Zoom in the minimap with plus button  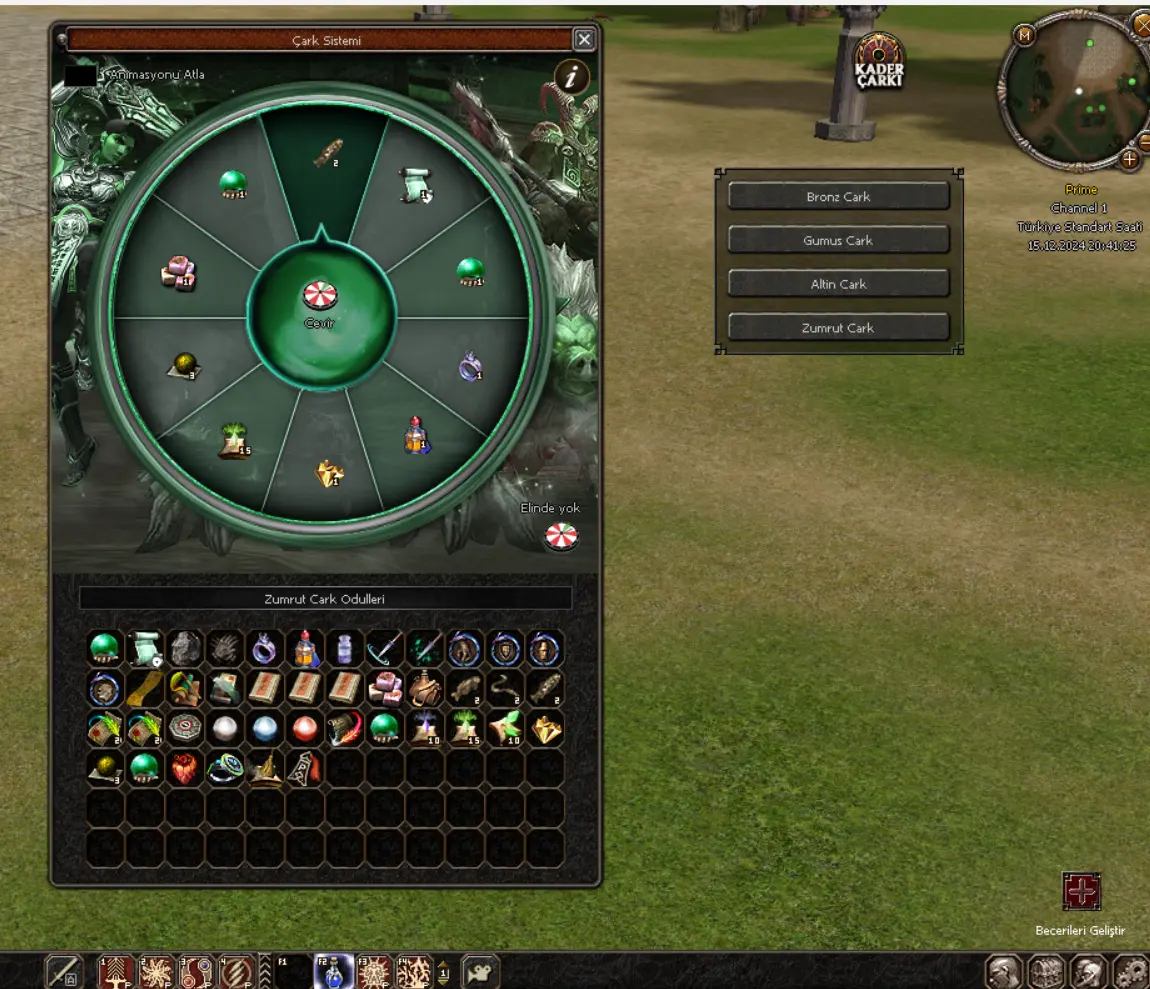click(x=1130, y=159)
